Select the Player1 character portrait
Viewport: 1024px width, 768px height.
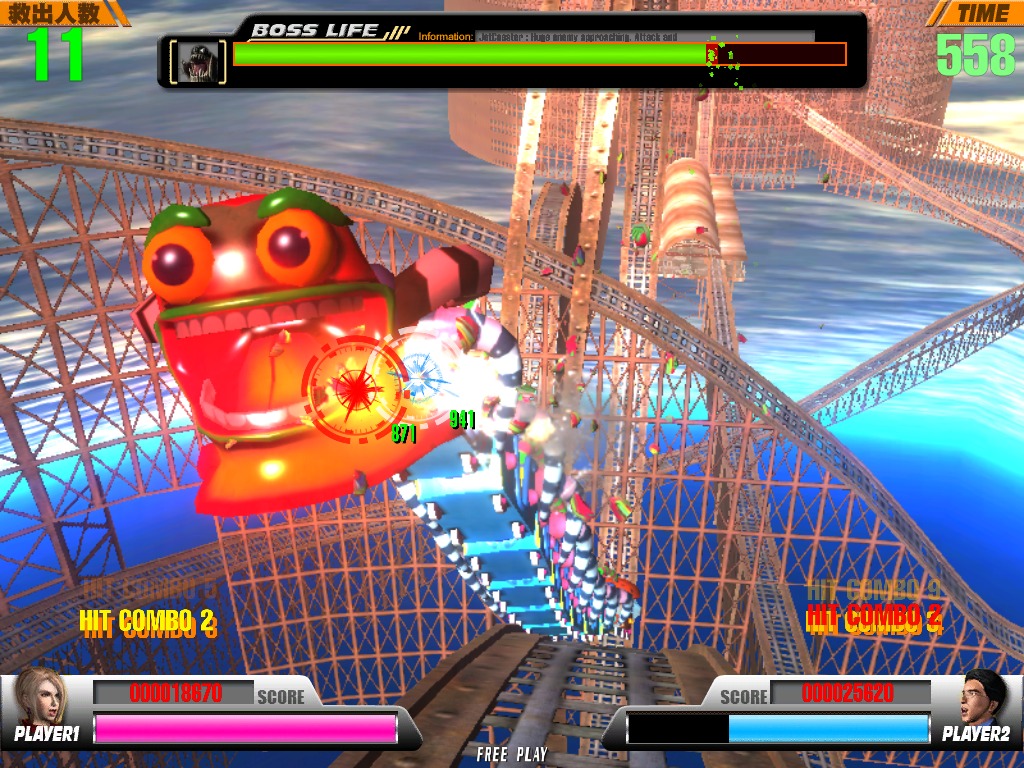coord(40,697)
